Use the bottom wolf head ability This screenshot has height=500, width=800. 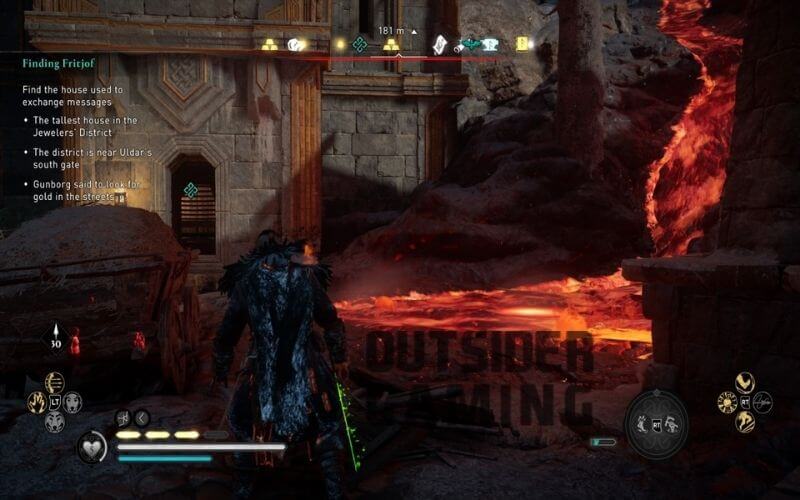point(54,422)
